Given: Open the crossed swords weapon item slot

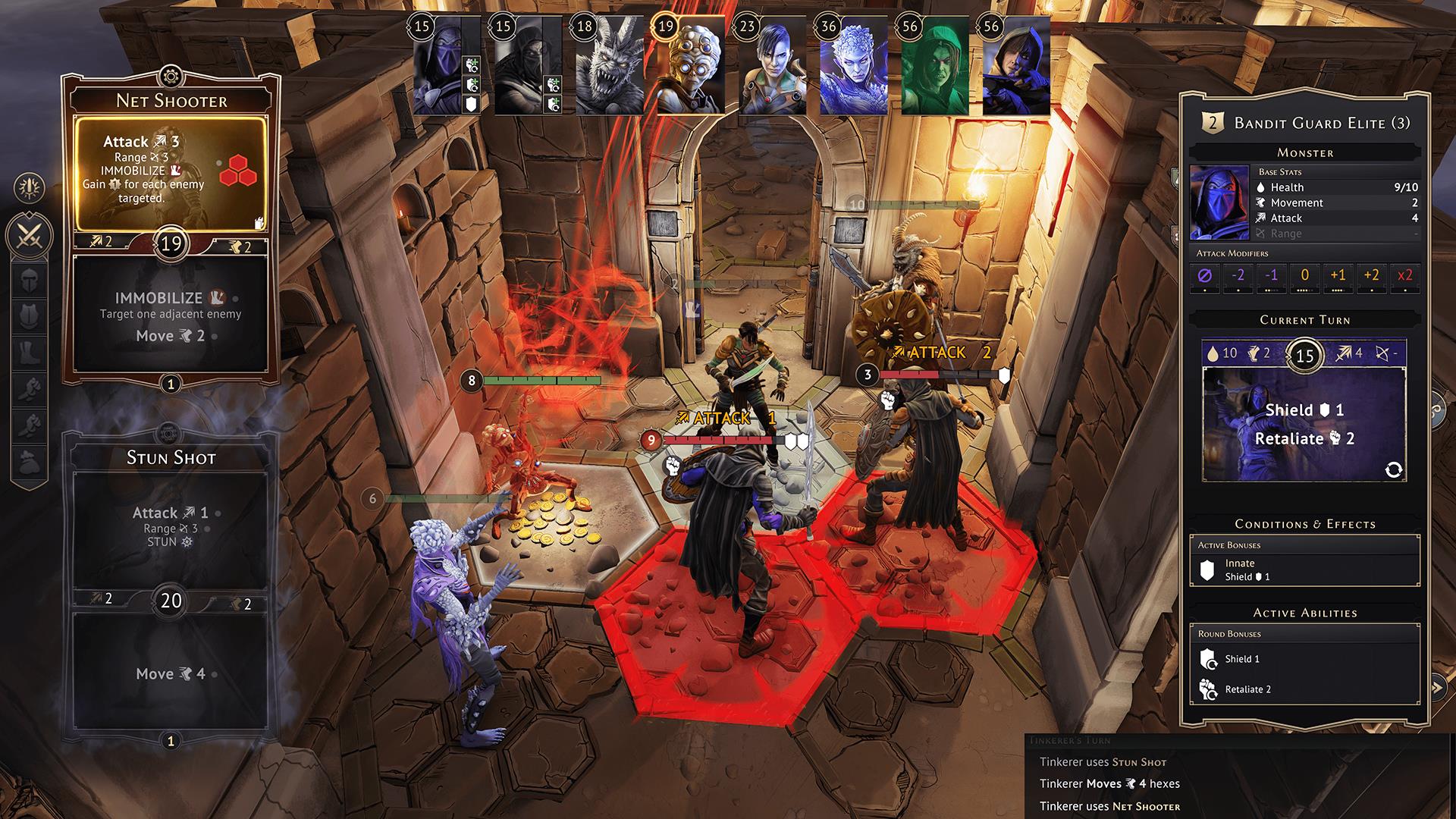Looking at the screenshot, I should click(30, 234).
